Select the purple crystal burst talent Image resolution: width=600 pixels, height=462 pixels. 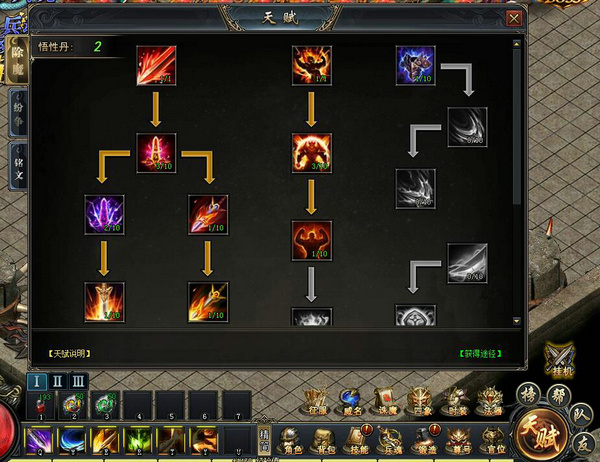pos(105,215)
